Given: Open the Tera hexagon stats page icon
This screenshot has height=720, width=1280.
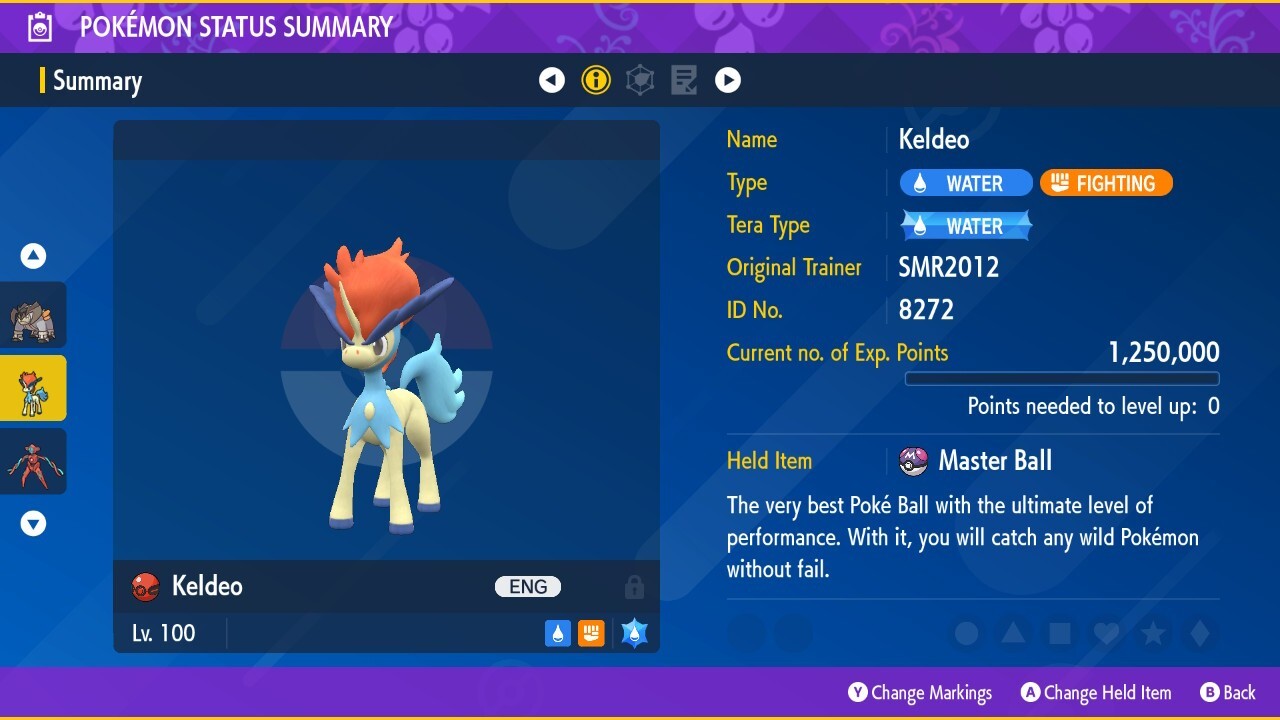Looking at the screenshot, I should coord(640,80).
